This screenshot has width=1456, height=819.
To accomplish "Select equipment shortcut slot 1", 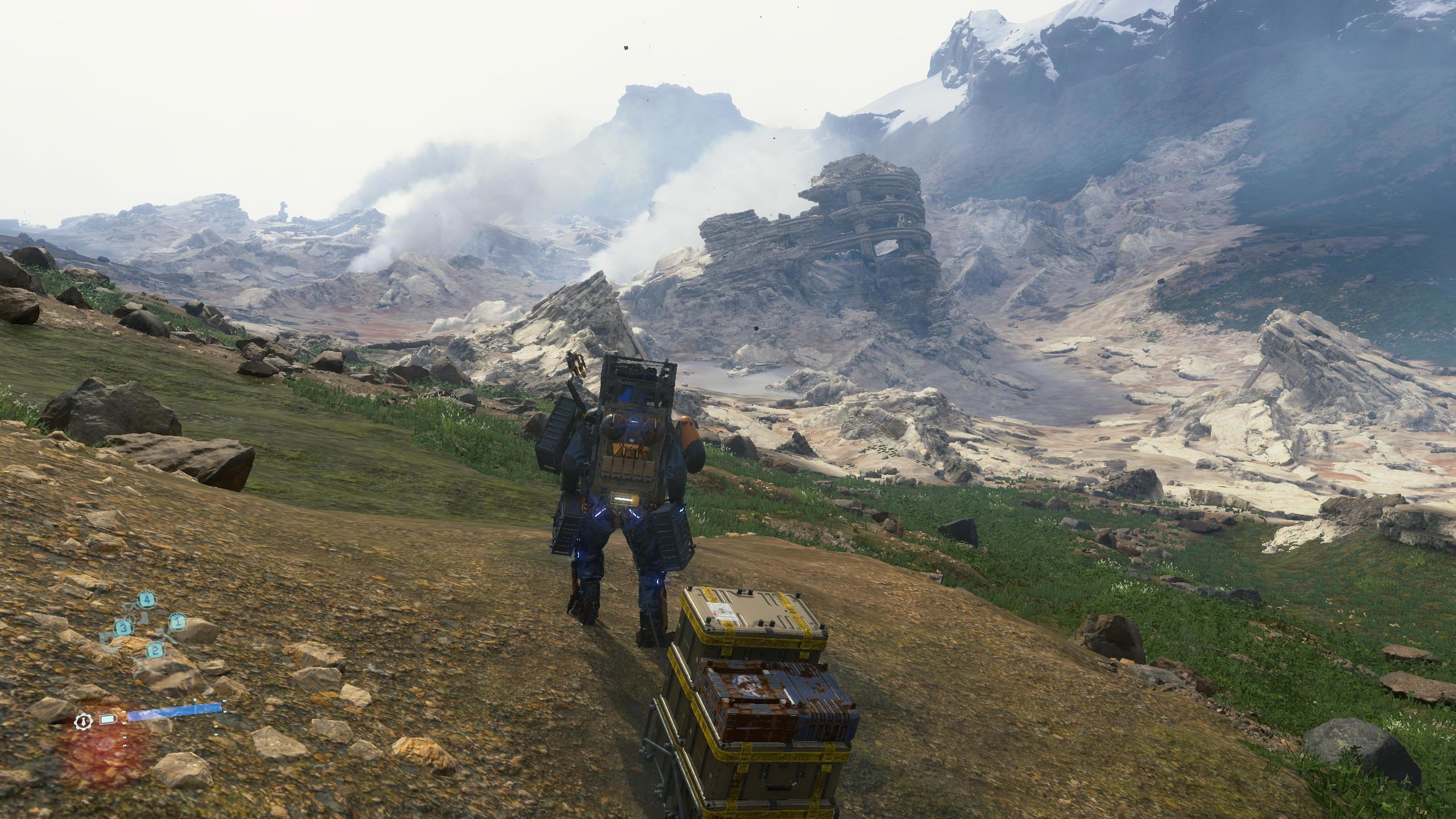I will 177,622.
